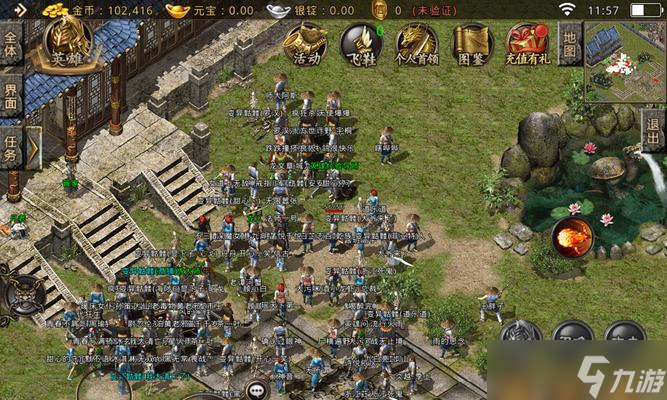The image size is (667, 400).
Task: Click the 地图 map button
Action: [x=570, y=43]
